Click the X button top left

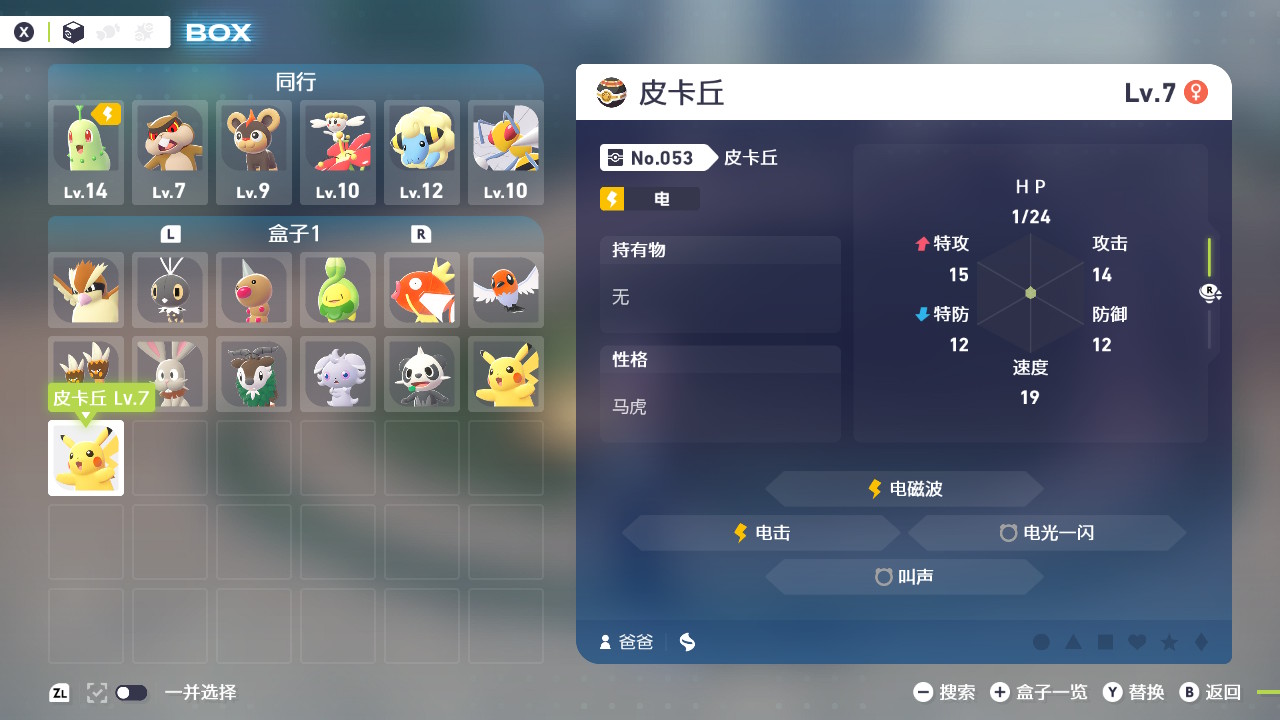[x=24, y=31]
